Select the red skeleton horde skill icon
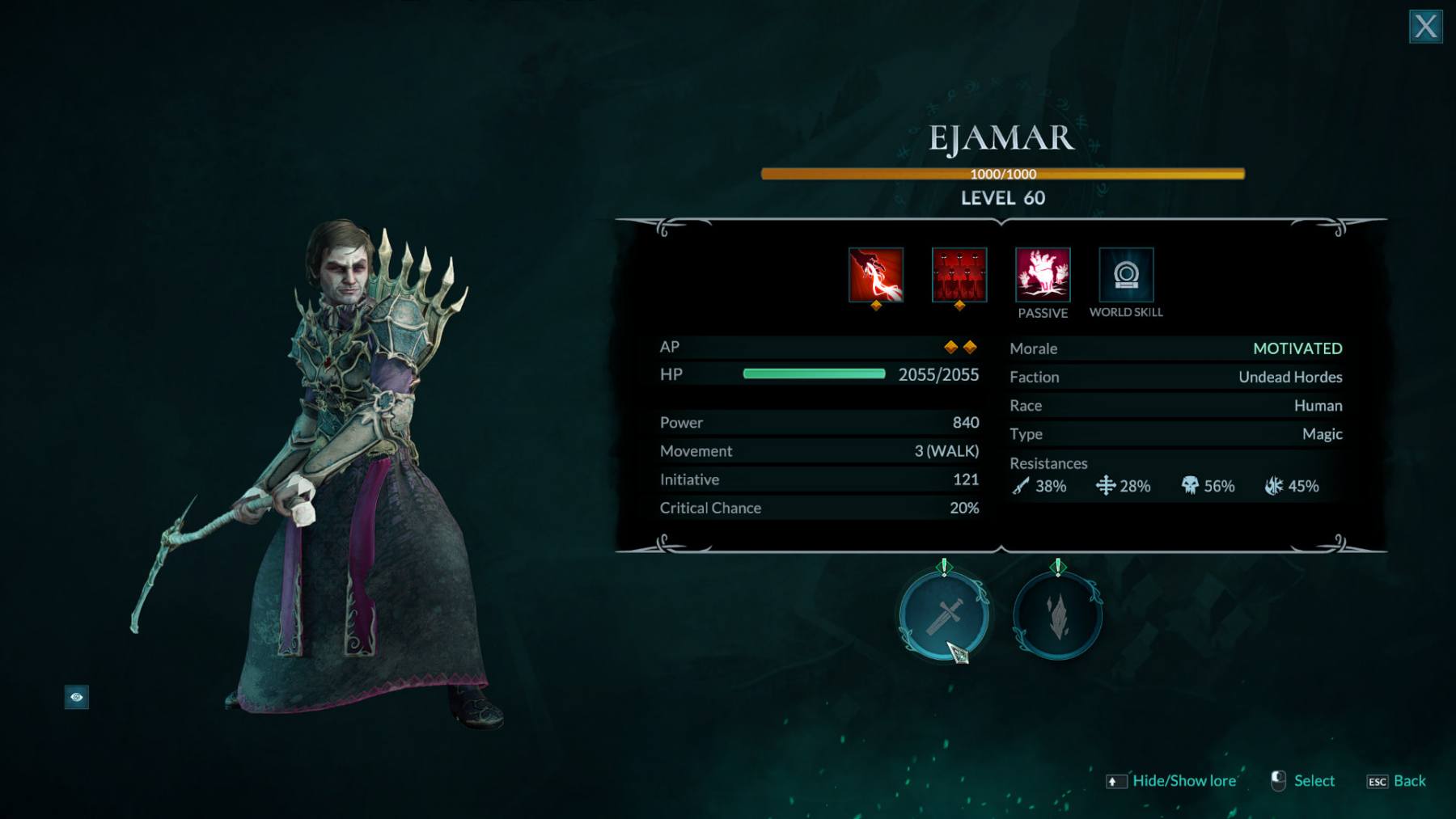The image size is (1456, 819). click(x=959, y=275)
